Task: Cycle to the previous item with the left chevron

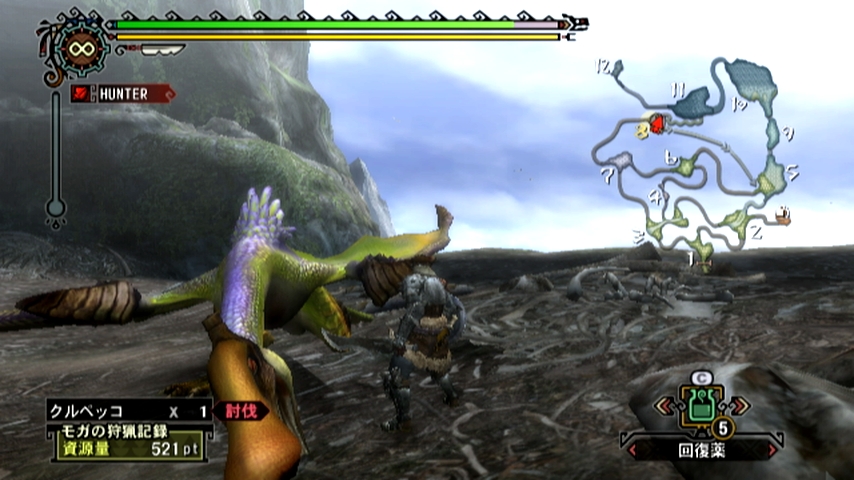Action: (x=663, y=406)
